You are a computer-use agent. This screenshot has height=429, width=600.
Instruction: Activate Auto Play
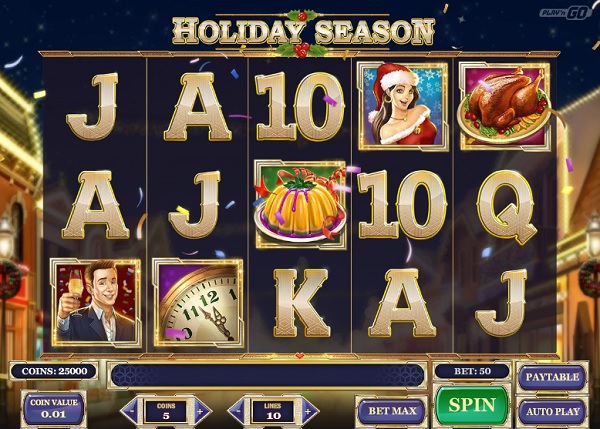coord(550,410)
